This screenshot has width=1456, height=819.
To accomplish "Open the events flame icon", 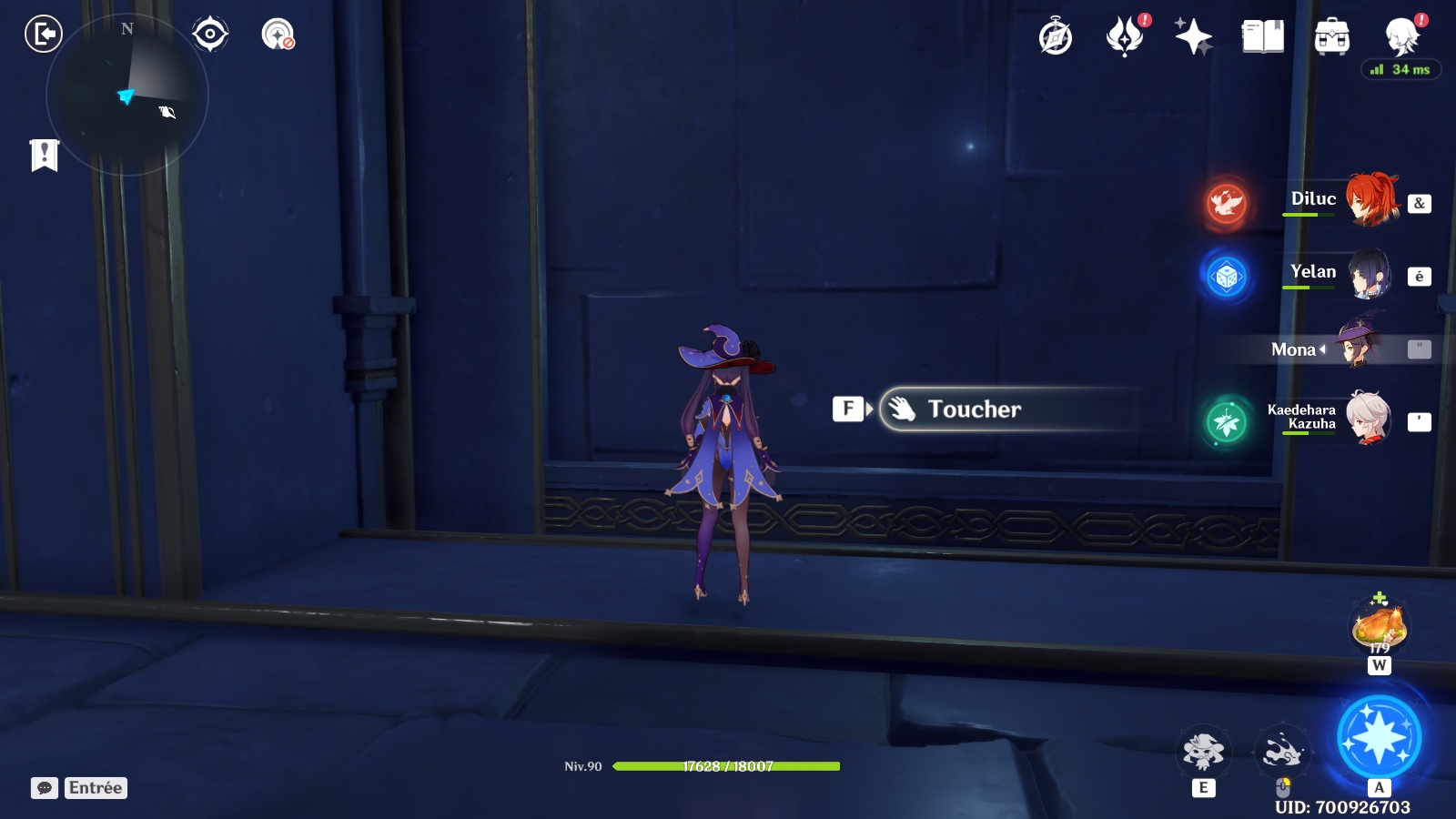I will point(1125,36).
